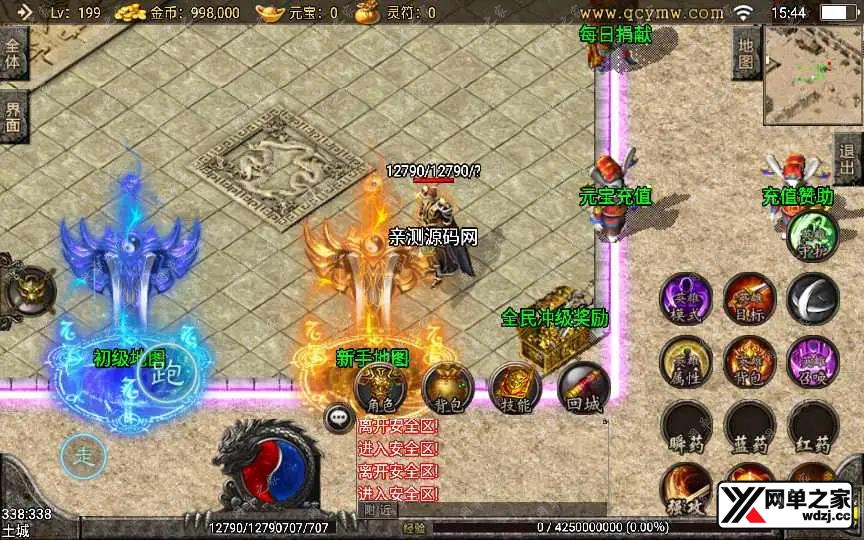Tap the 英雄模式 hero mode button

click(686, 298)
